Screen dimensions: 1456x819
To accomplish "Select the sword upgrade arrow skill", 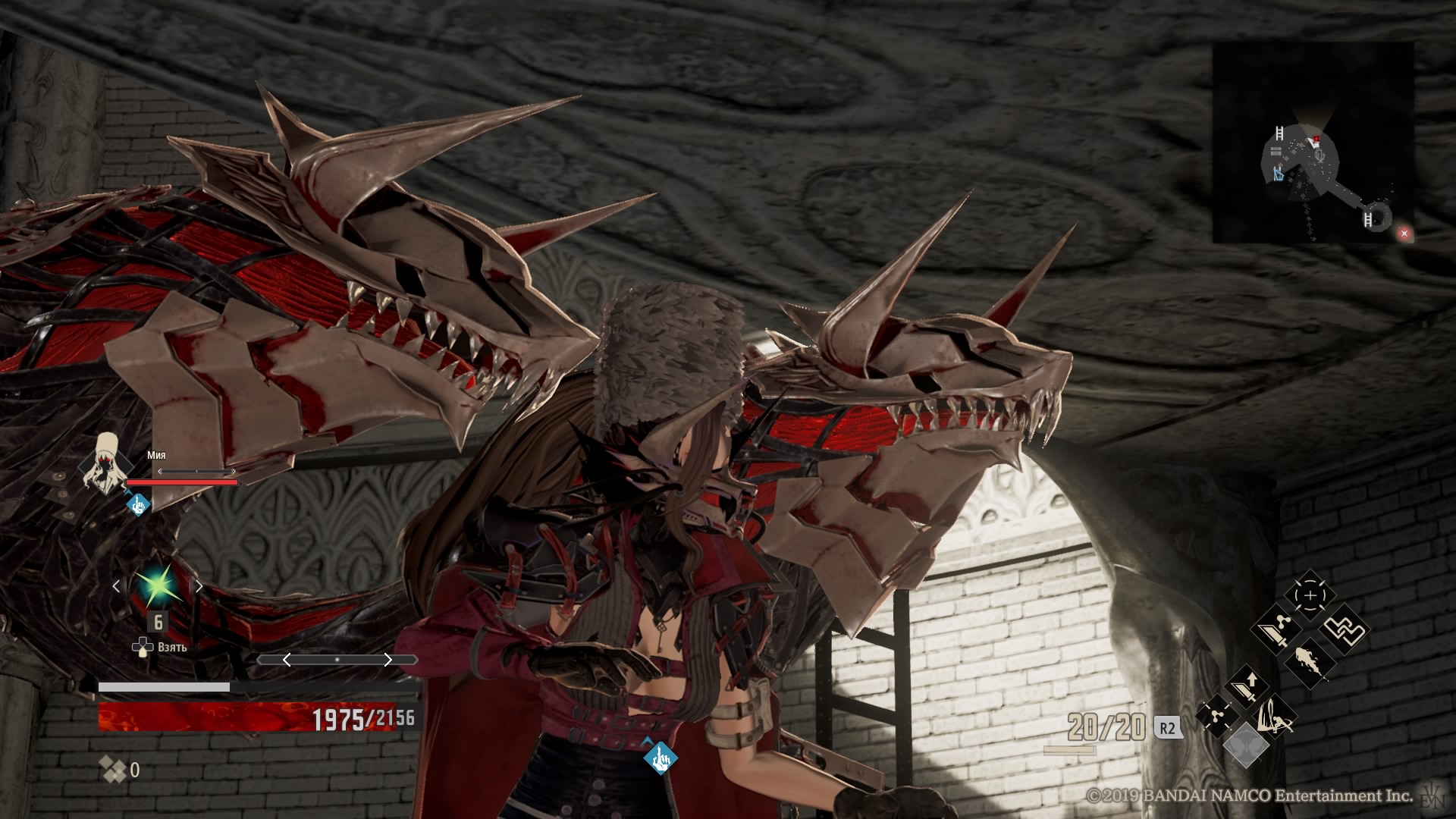I will pos(1244,687).
